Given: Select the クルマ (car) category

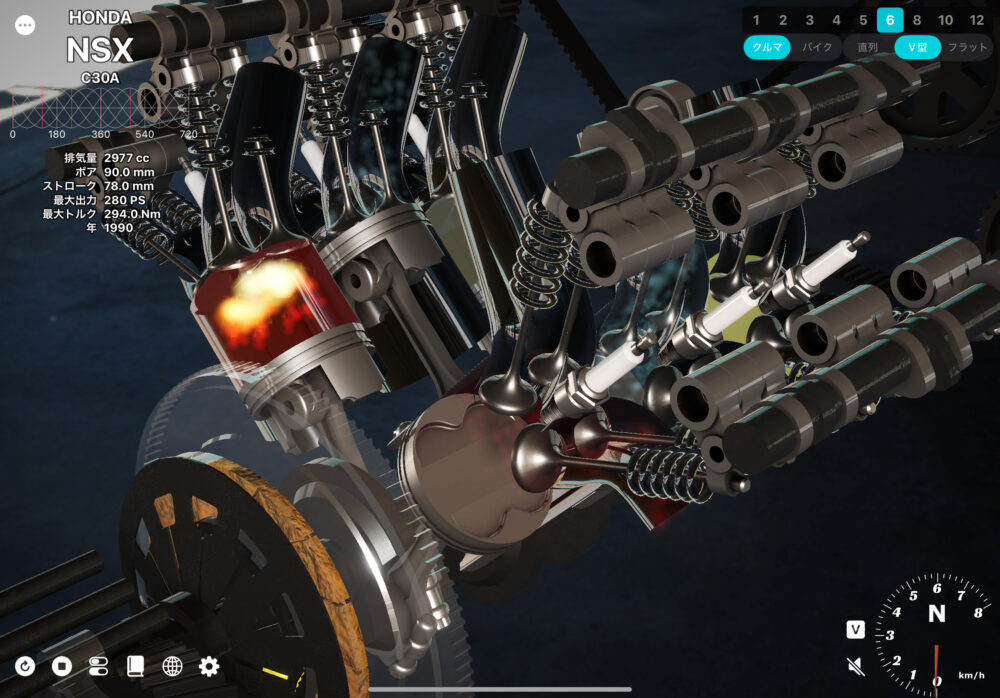Looking at the screenshot, I should pyautogui.click(x=767, y=47).
